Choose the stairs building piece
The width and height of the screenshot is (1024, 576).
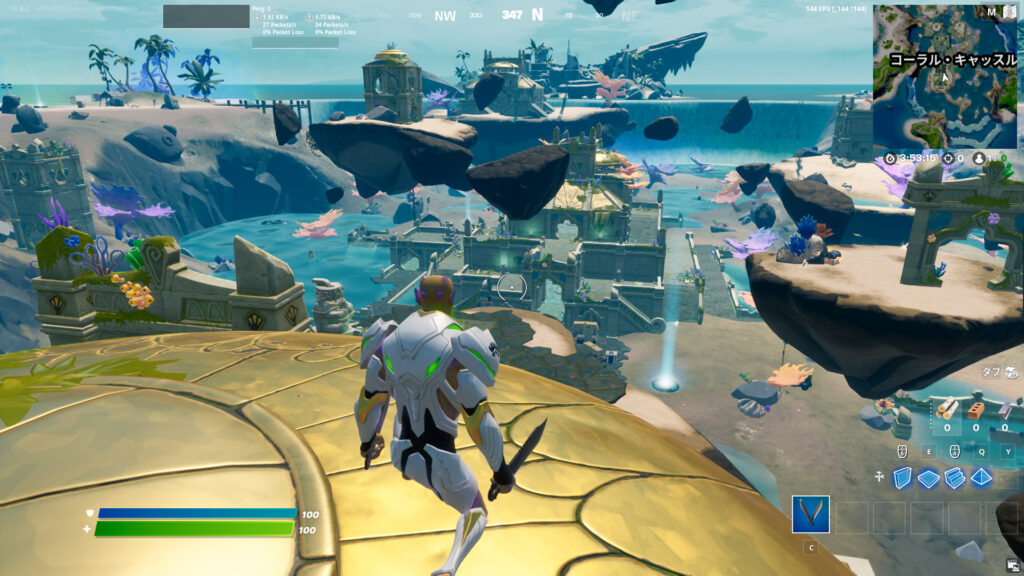click(955, 478)
